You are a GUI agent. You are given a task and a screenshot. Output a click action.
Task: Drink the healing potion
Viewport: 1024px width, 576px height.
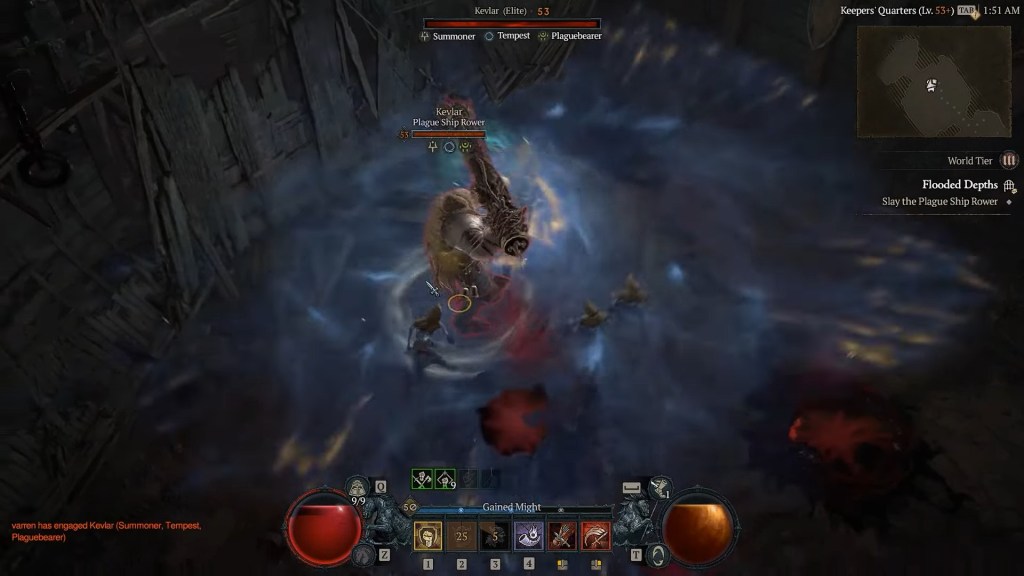coord(358,488)
